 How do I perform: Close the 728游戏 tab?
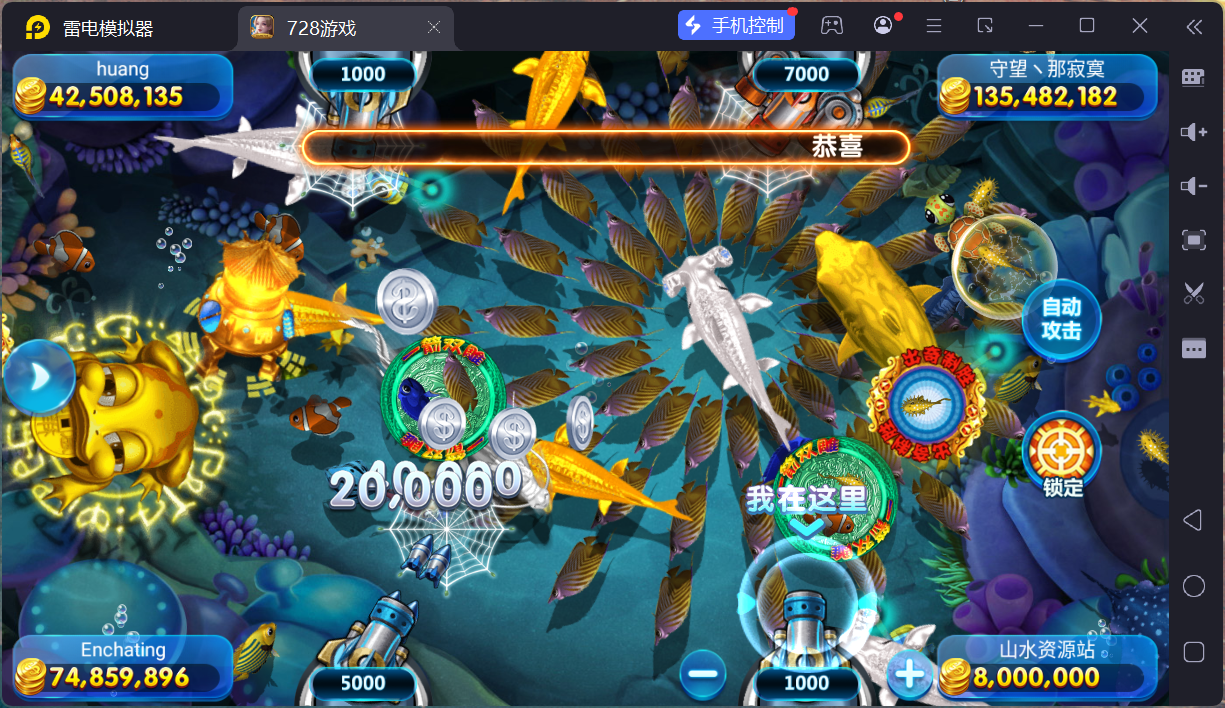pos(434,28)
